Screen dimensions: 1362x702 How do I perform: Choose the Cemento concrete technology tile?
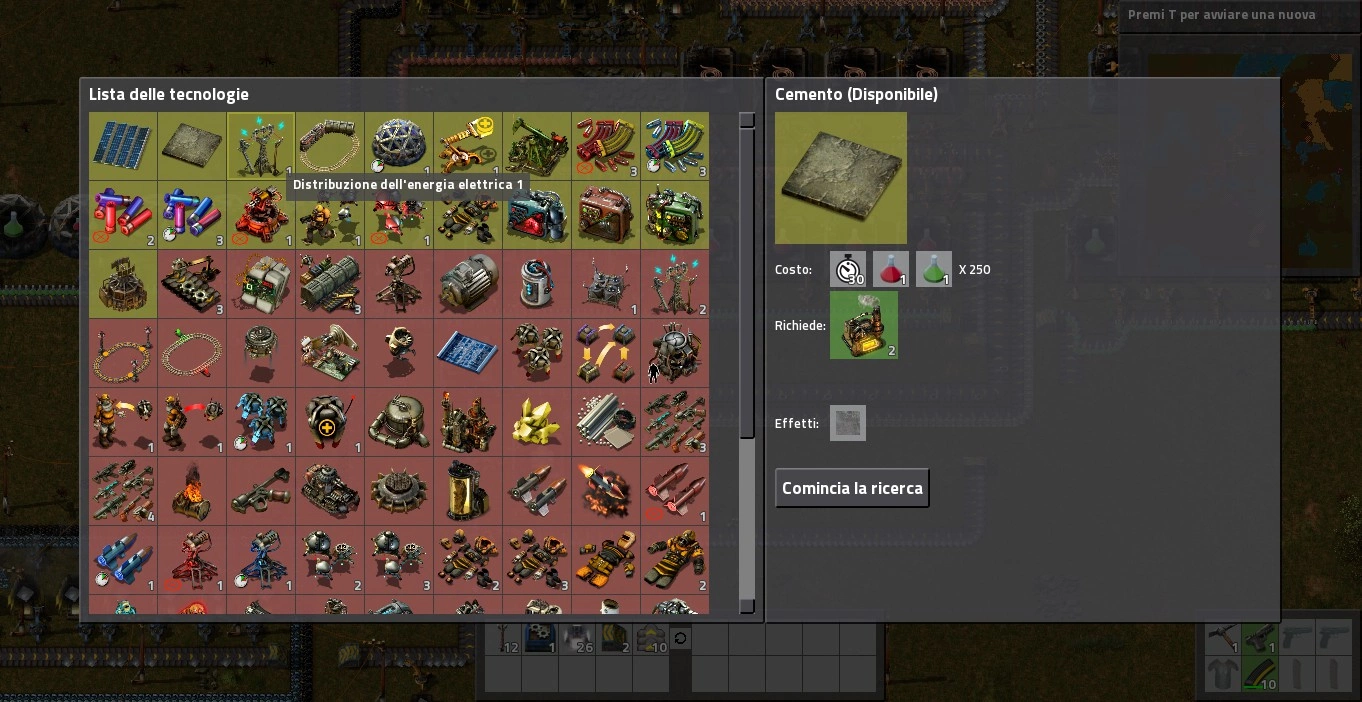click(x=192, y=146)
